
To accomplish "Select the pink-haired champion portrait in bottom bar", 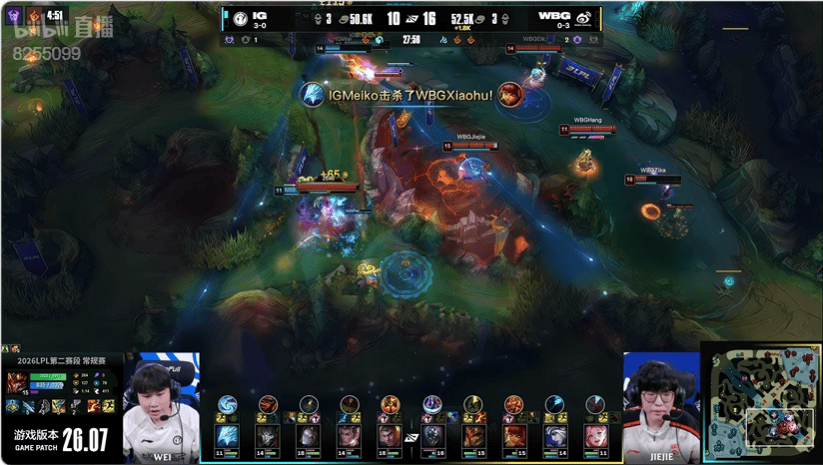I will [x=594, y=436].
